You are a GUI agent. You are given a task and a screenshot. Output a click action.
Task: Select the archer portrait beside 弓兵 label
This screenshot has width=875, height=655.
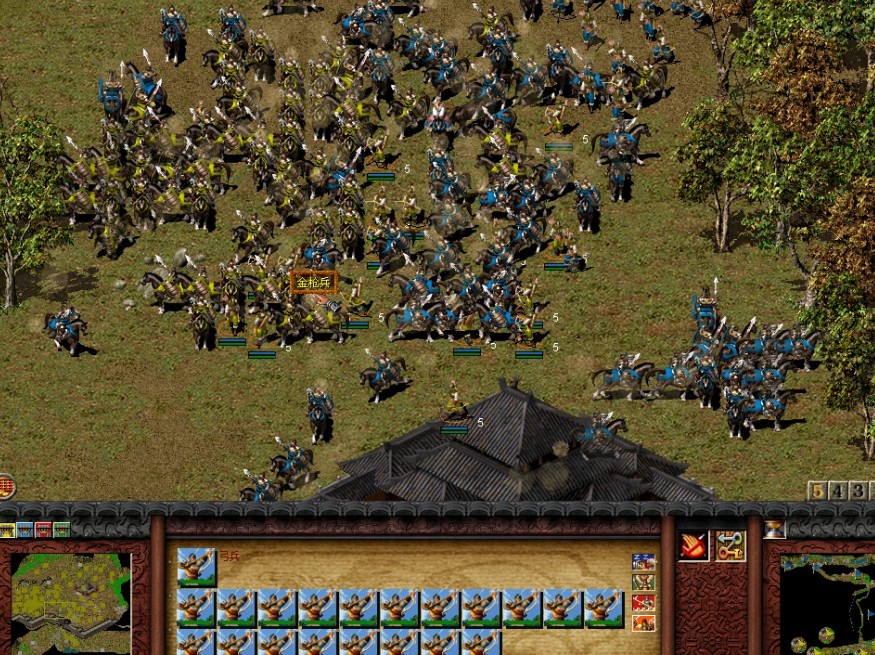coord(196,565)
